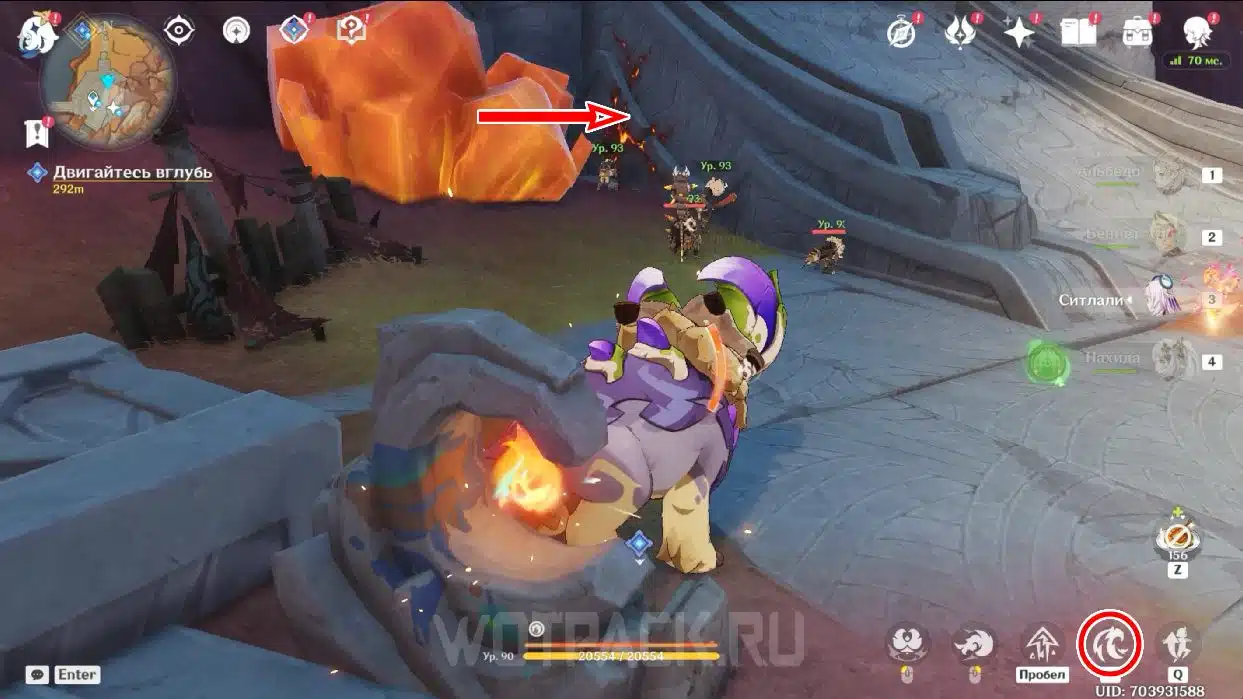
Task: Open the diamond-shaped event icon
Action: coord(293,31)
